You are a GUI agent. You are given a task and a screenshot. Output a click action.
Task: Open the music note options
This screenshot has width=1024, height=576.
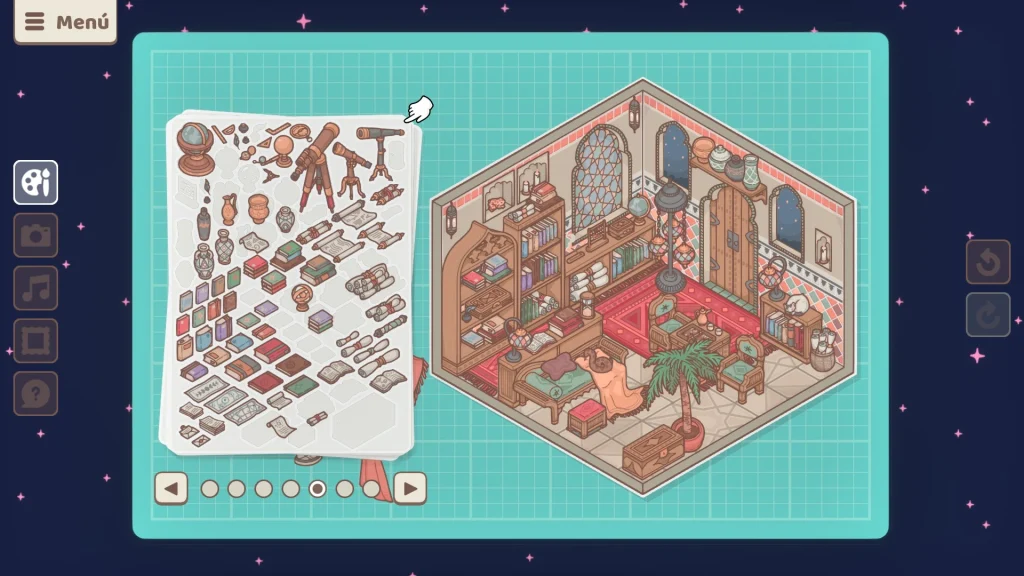[36, 288]
